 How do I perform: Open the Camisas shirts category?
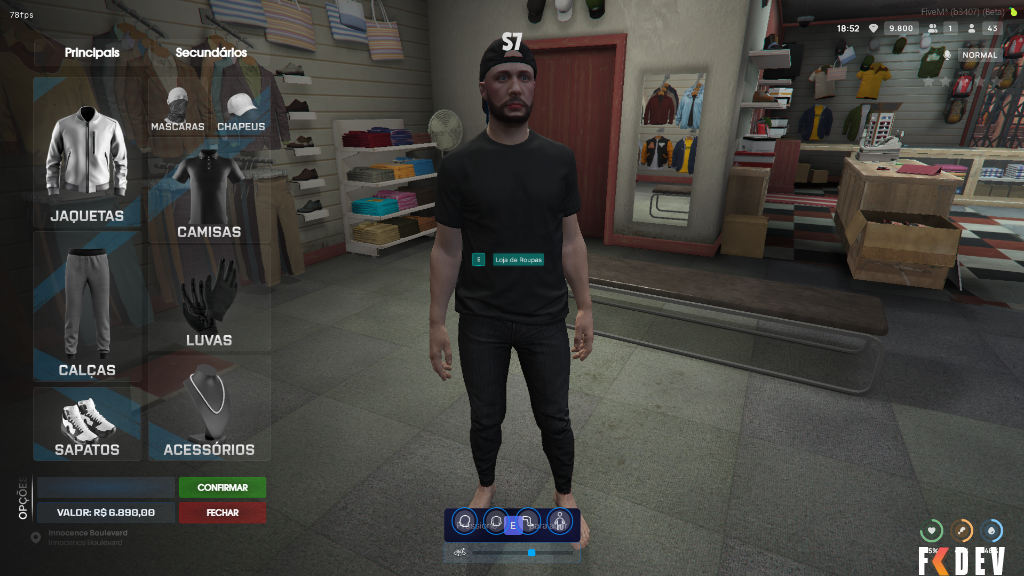pos(209,195)
